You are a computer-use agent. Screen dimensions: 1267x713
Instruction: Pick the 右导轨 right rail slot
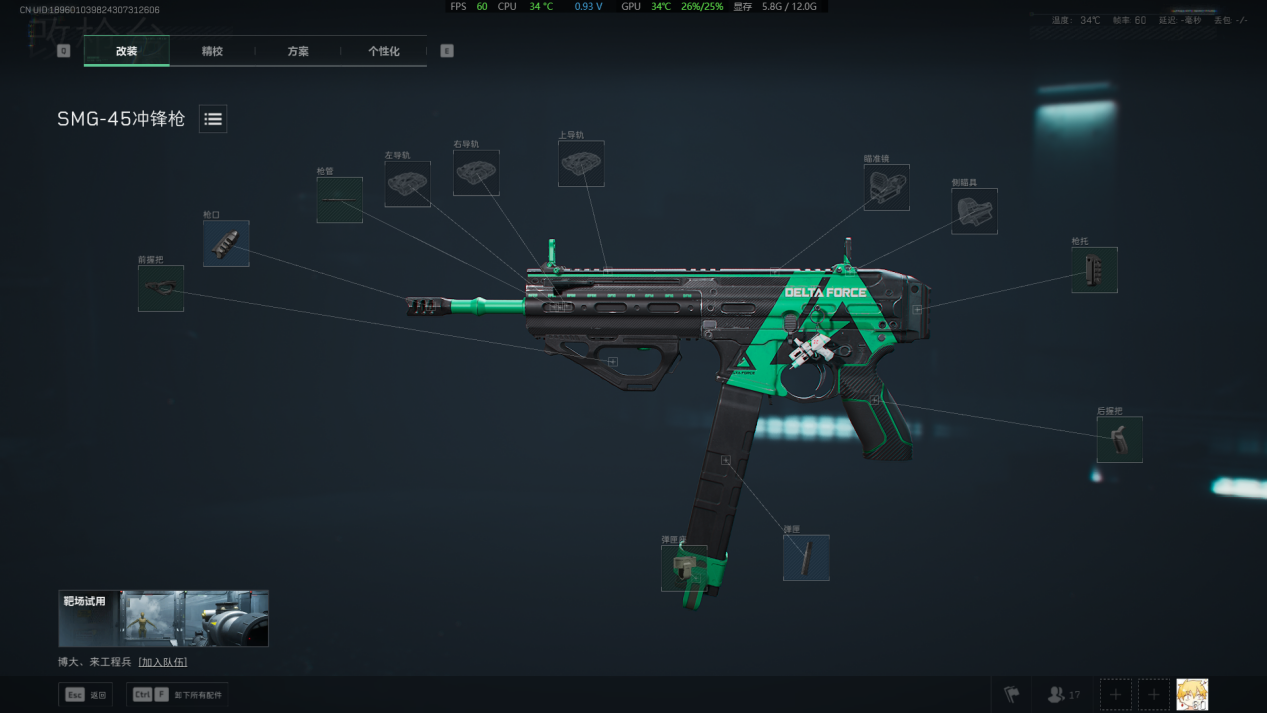pyautogui.click(x=476, y=173)
